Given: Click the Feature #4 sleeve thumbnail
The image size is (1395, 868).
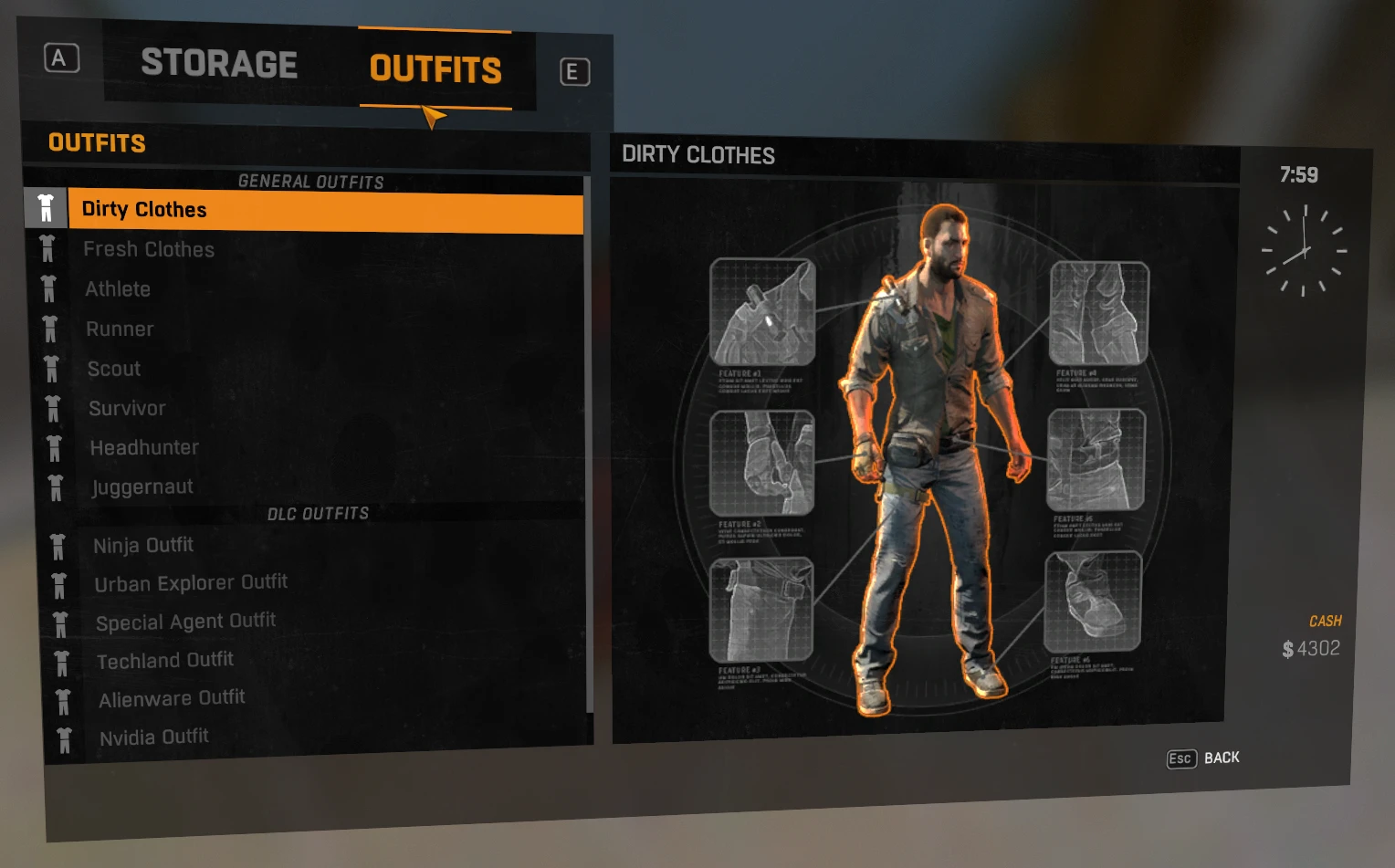Looking at the screenshot, I should pyautogui.click(x=1100, y=315).
